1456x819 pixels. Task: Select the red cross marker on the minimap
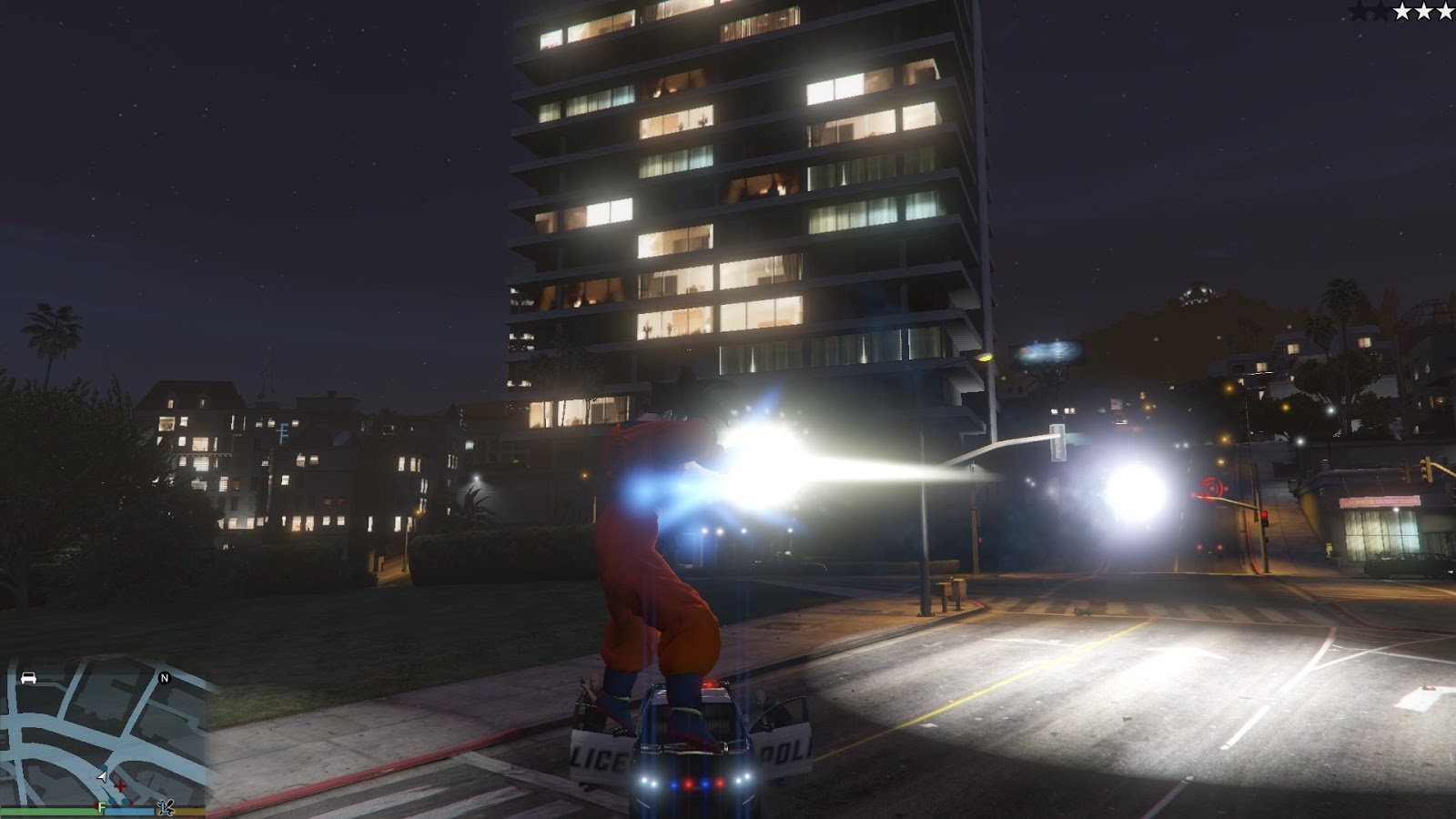(120, 786)
